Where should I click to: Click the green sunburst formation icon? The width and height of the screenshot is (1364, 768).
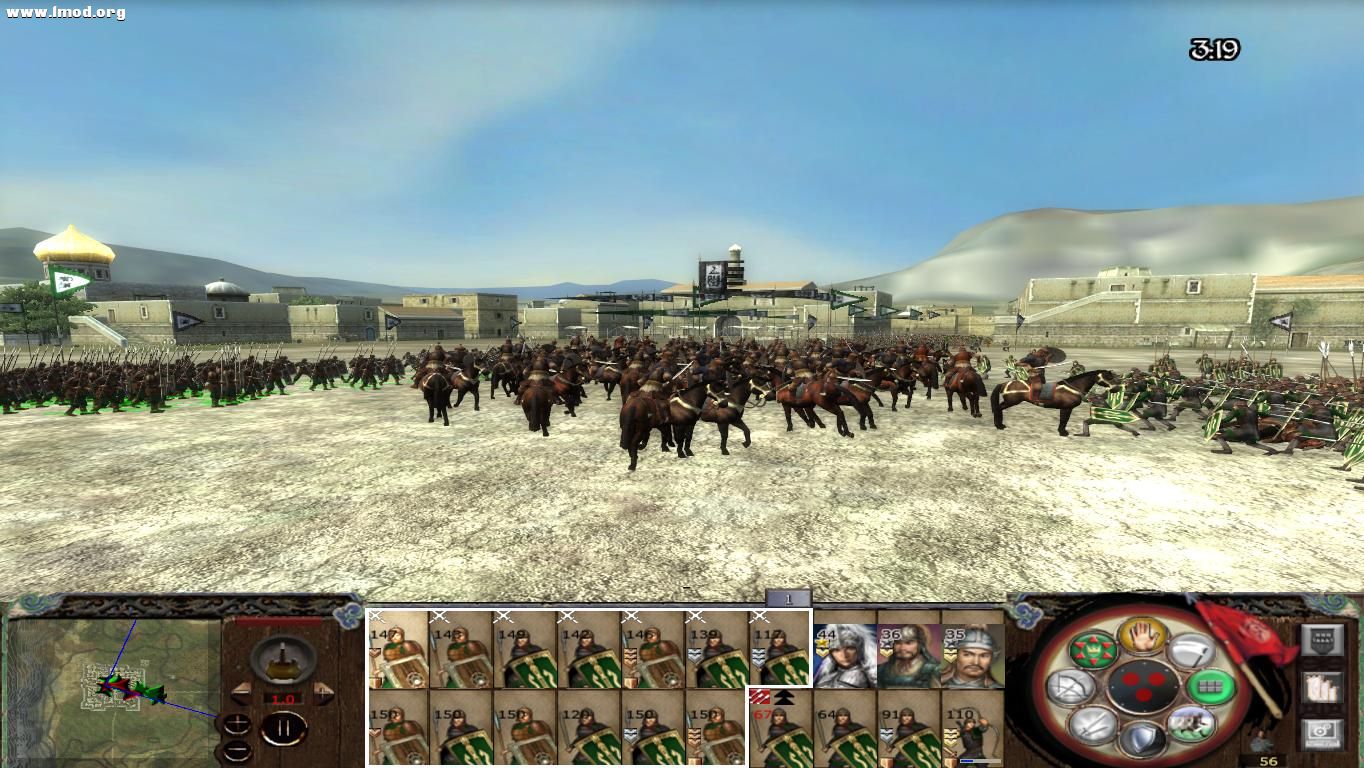pyautogui.click(x=1094, y=649)
